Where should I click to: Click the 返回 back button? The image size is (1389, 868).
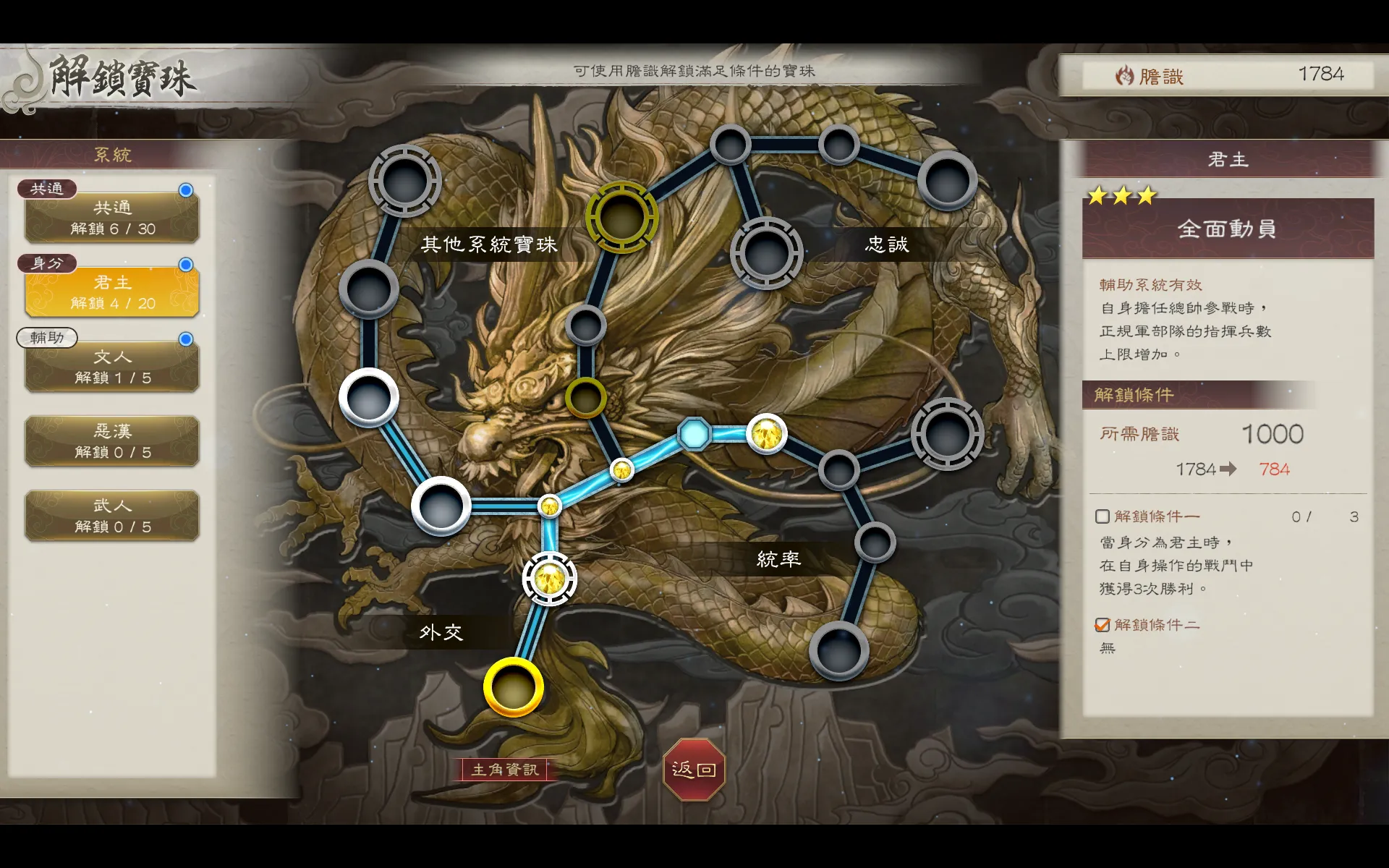pos(694,769)
